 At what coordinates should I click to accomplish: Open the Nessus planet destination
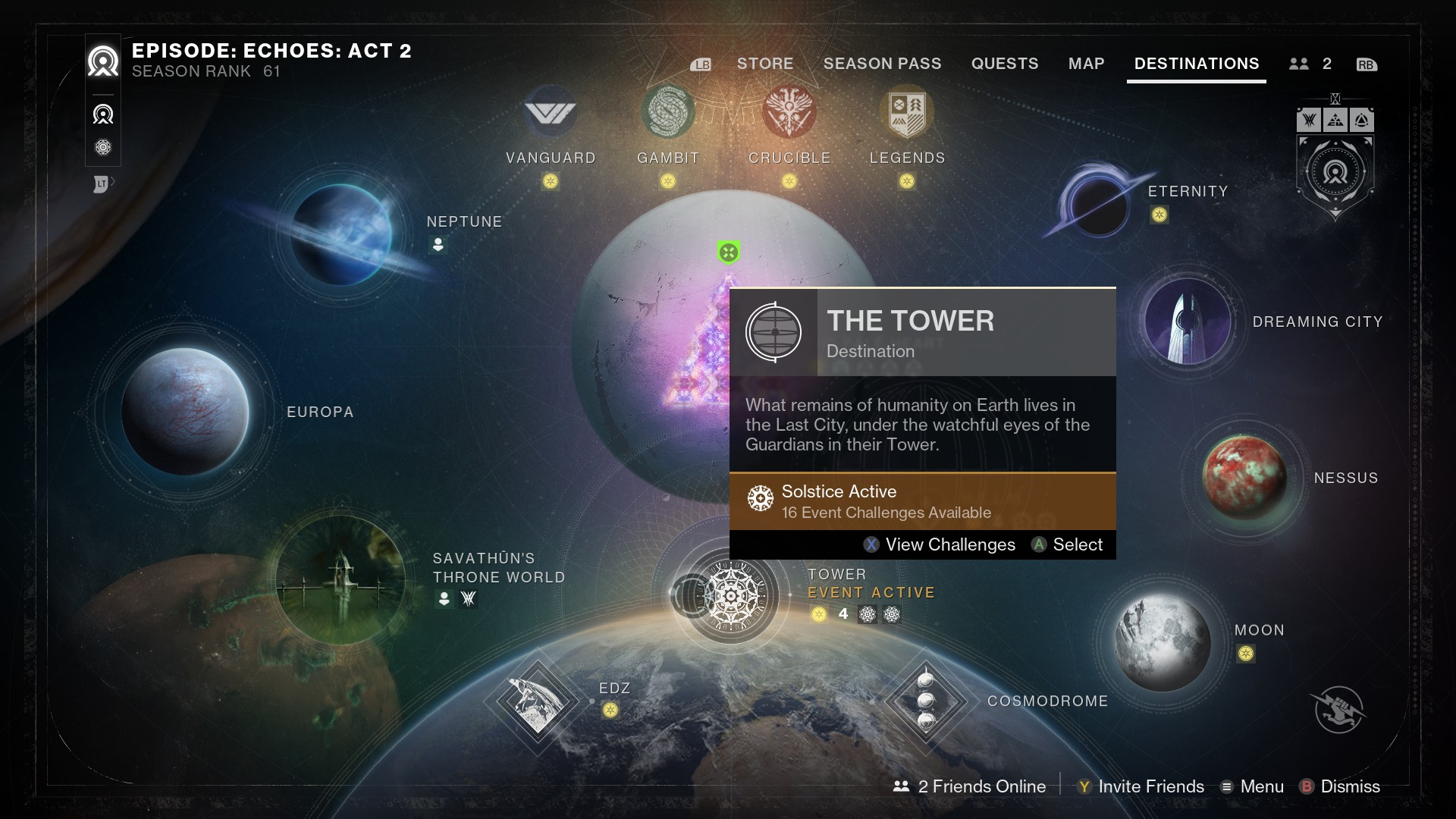[x=1244, y=477]
